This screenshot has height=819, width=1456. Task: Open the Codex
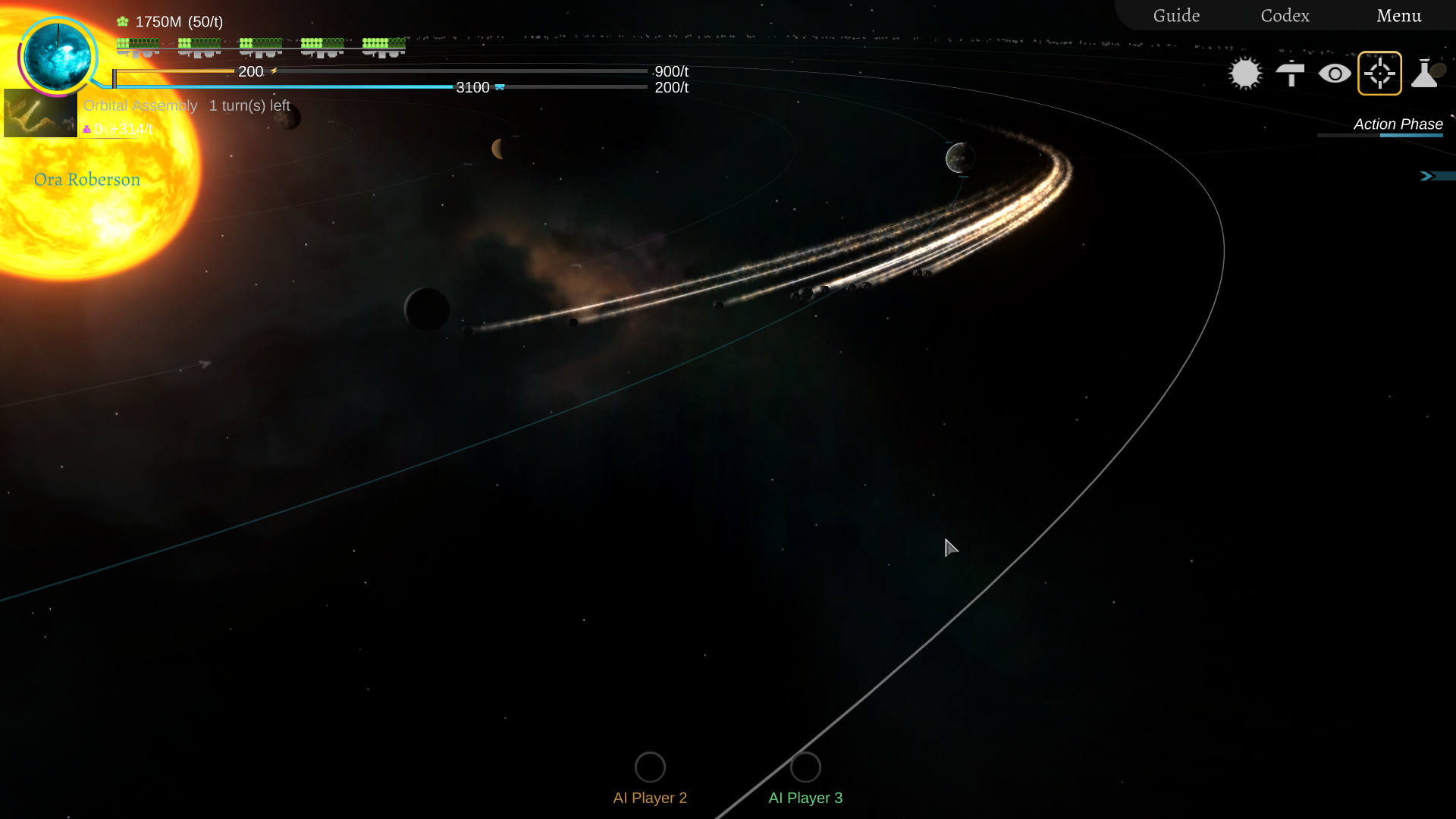tap(1285, 16)
